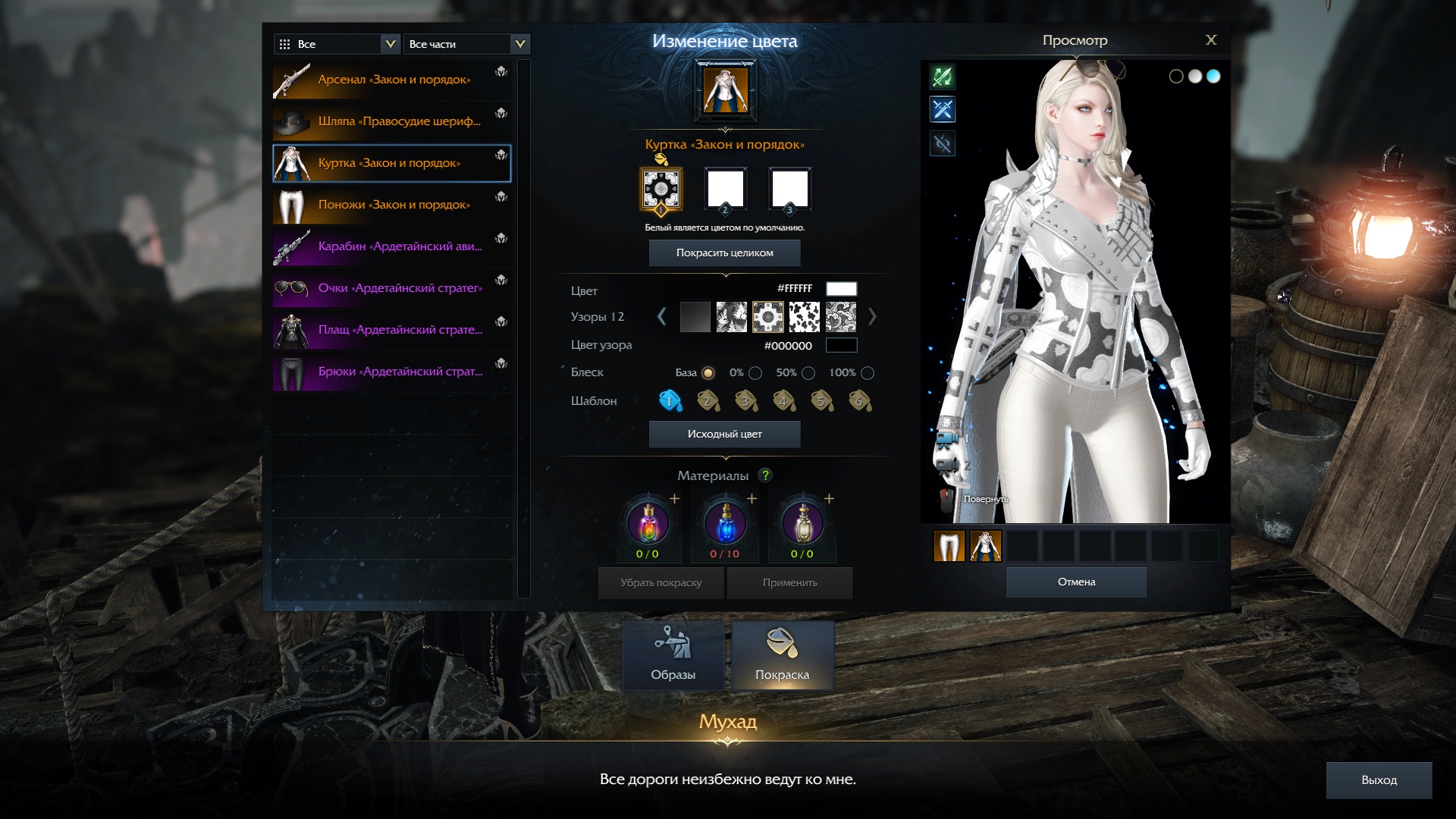The width and height of the screenshot is (1456, 819).
Task: Click the «Отмена» button
Action: (1076, 582)
